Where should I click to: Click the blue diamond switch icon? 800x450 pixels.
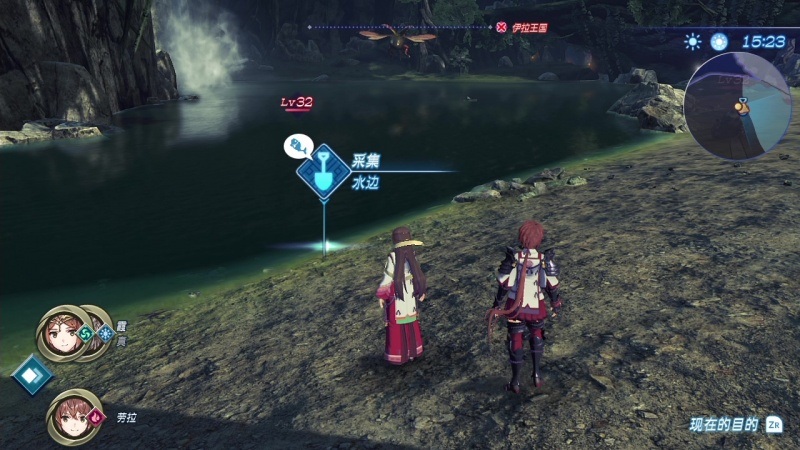point(31,376)
